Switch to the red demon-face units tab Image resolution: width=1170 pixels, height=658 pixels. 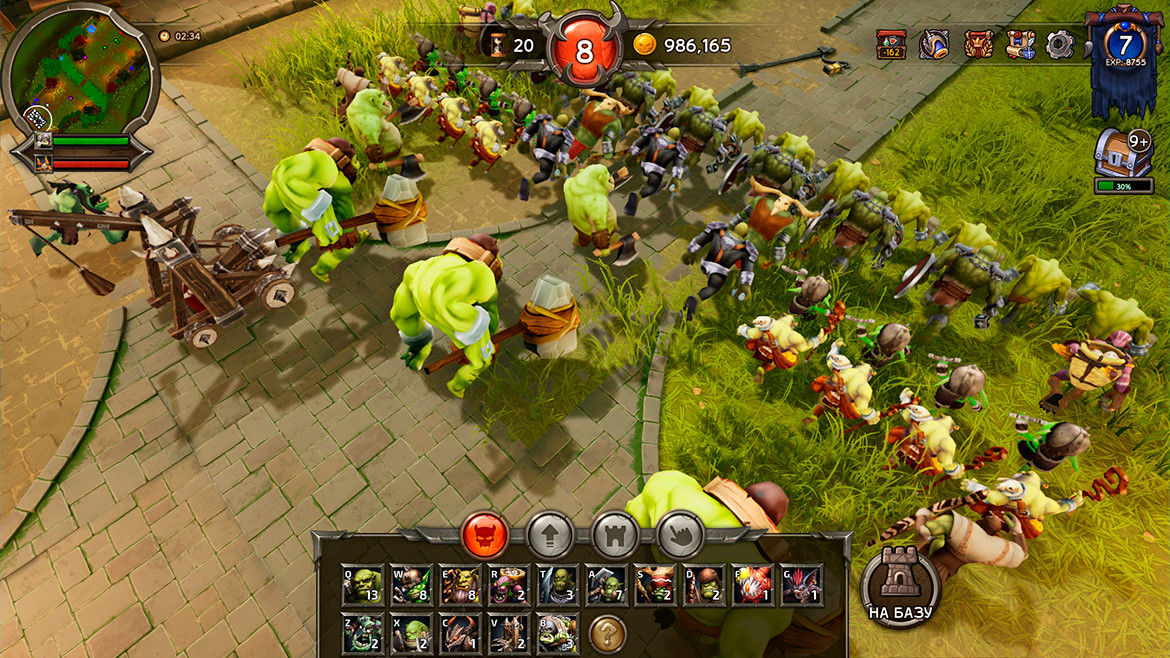486,536
